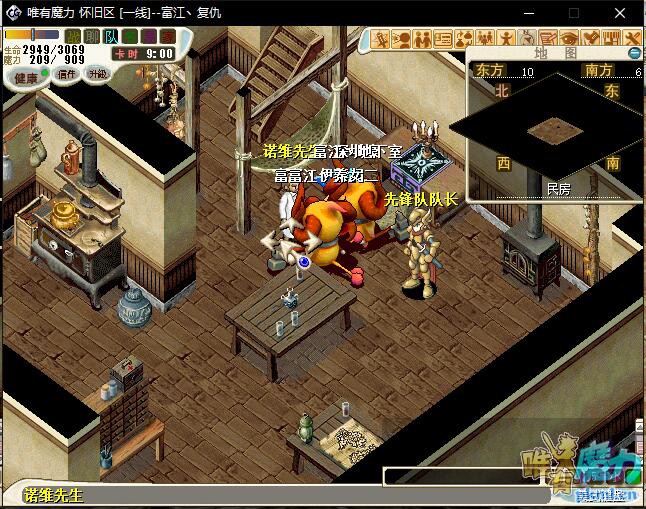Open the three-people group icon in toolbar
The width and height of the screenshot is (646, 509).
487,39
